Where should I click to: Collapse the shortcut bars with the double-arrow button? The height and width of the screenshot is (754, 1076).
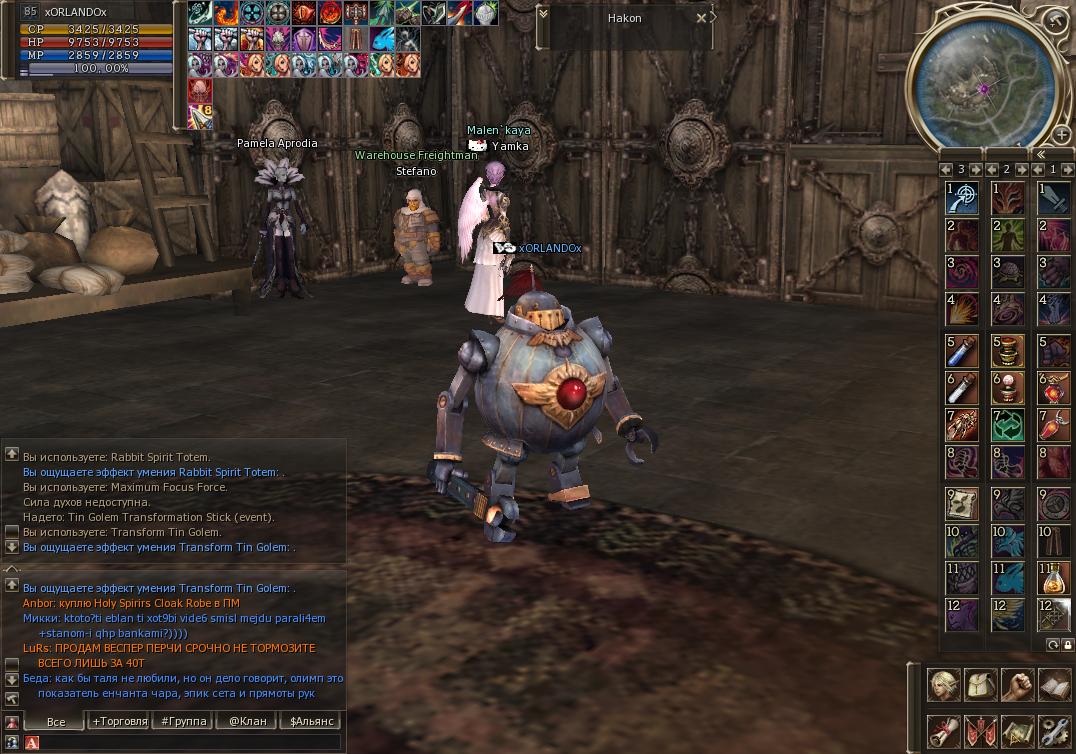point(1040,155)
